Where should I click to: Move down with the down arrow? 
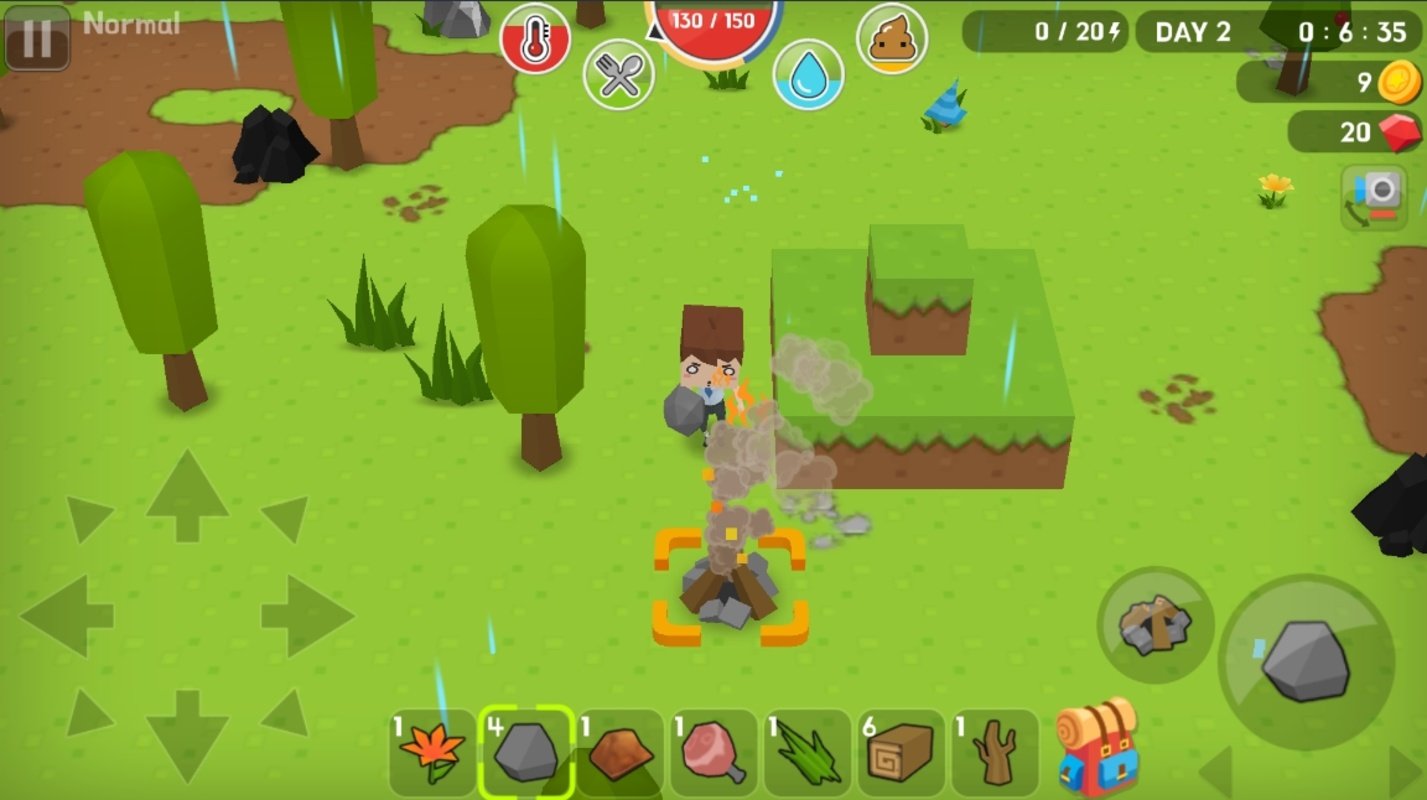[187, 733]
